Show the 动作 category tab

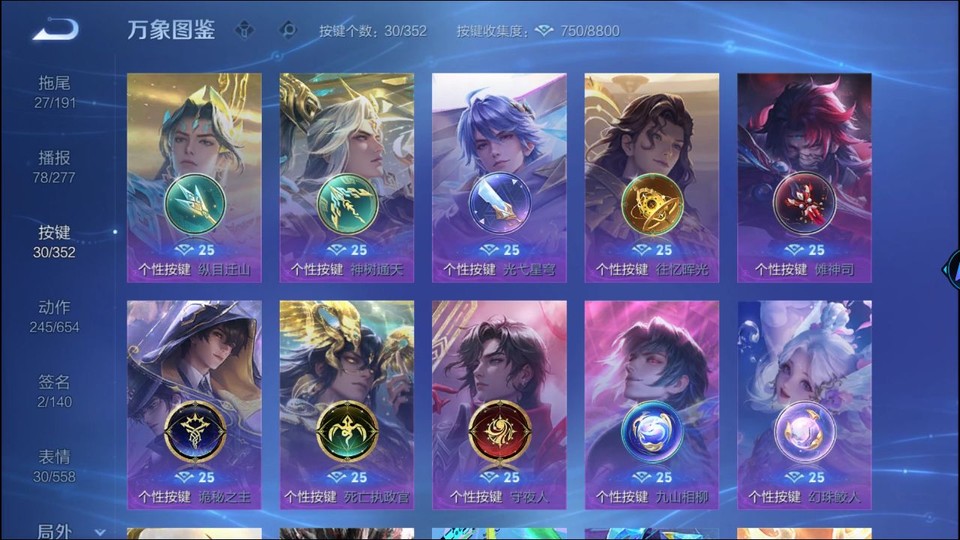coord(55,316)
